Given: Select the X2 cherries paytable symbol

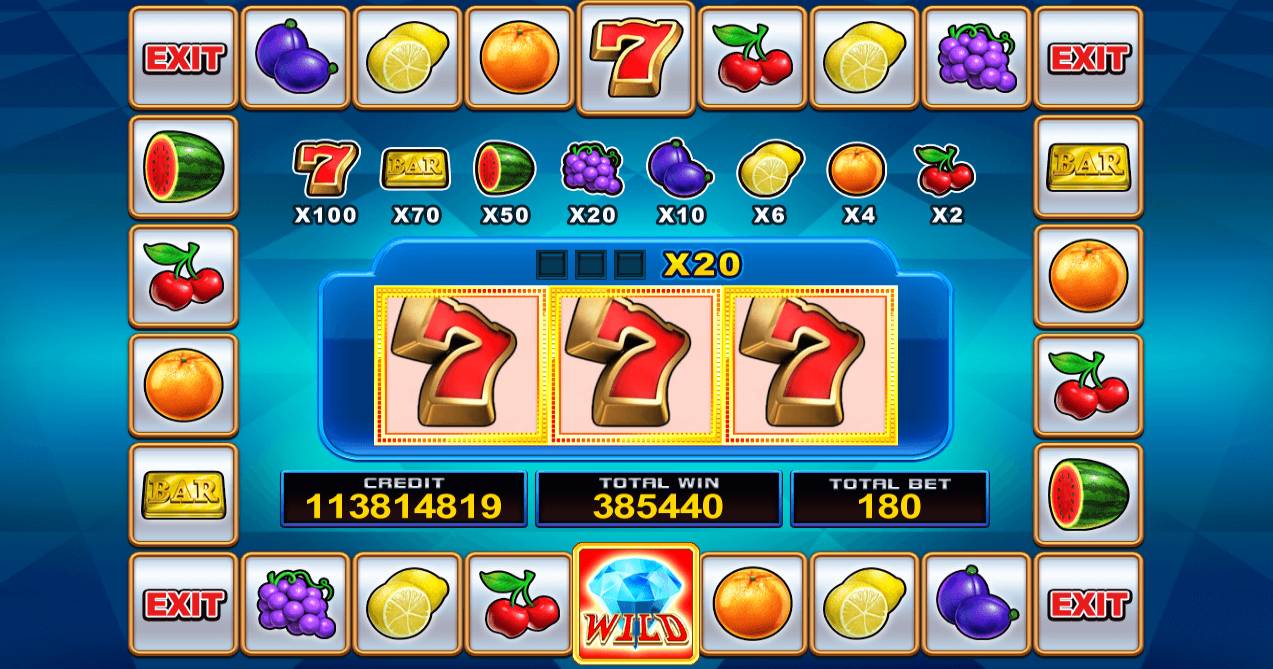Looking at the screenshot, I should pyautogui.click(x=945, y=168).
